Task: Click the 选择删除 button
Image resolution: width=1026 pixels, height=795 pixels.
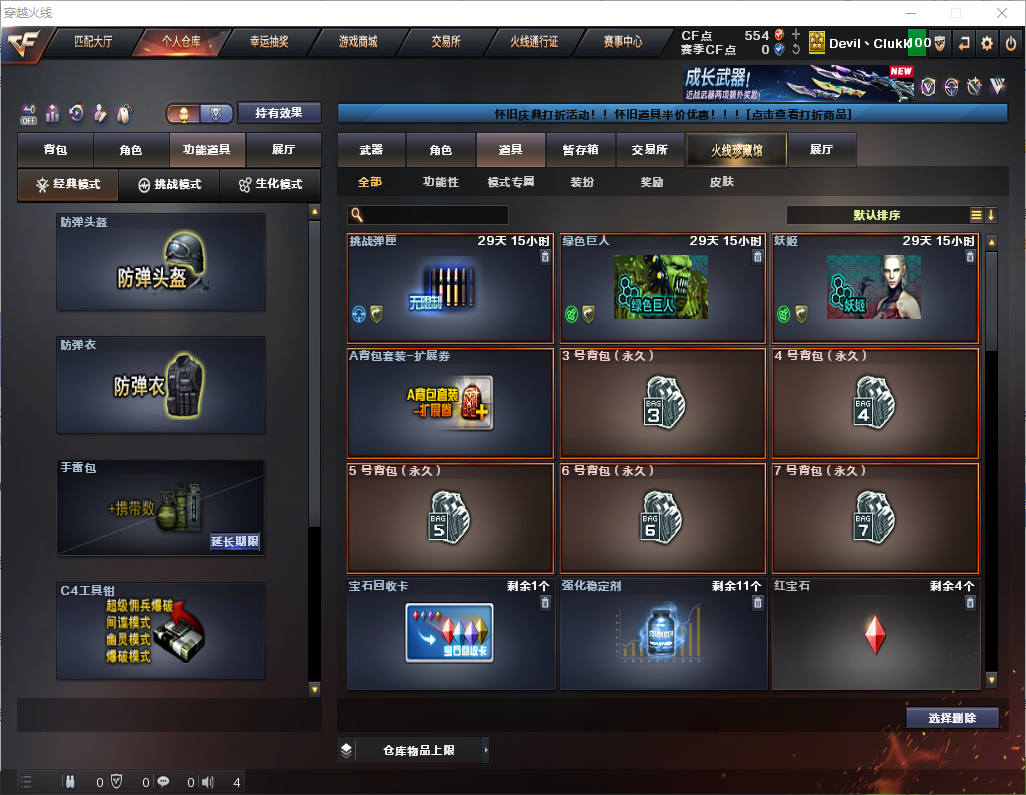Action: (x=951, y=718)
